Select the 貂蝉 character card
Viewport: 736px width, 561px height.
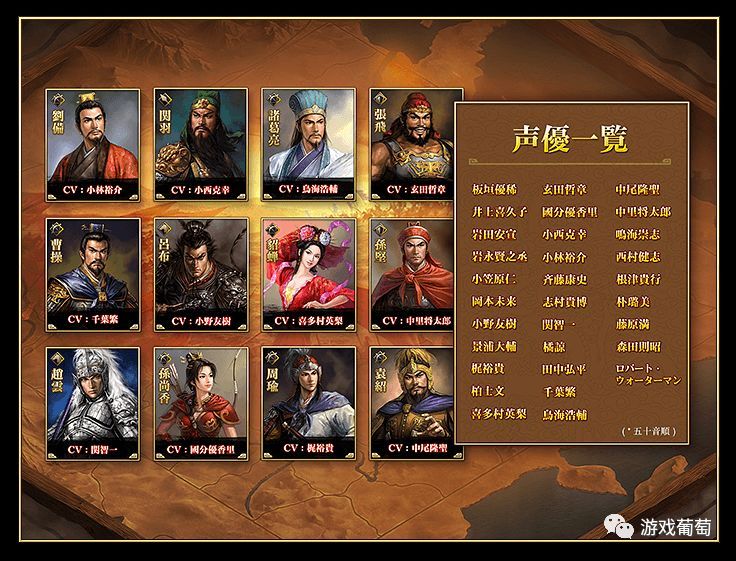pyautogui.click(x=309, y=274)
